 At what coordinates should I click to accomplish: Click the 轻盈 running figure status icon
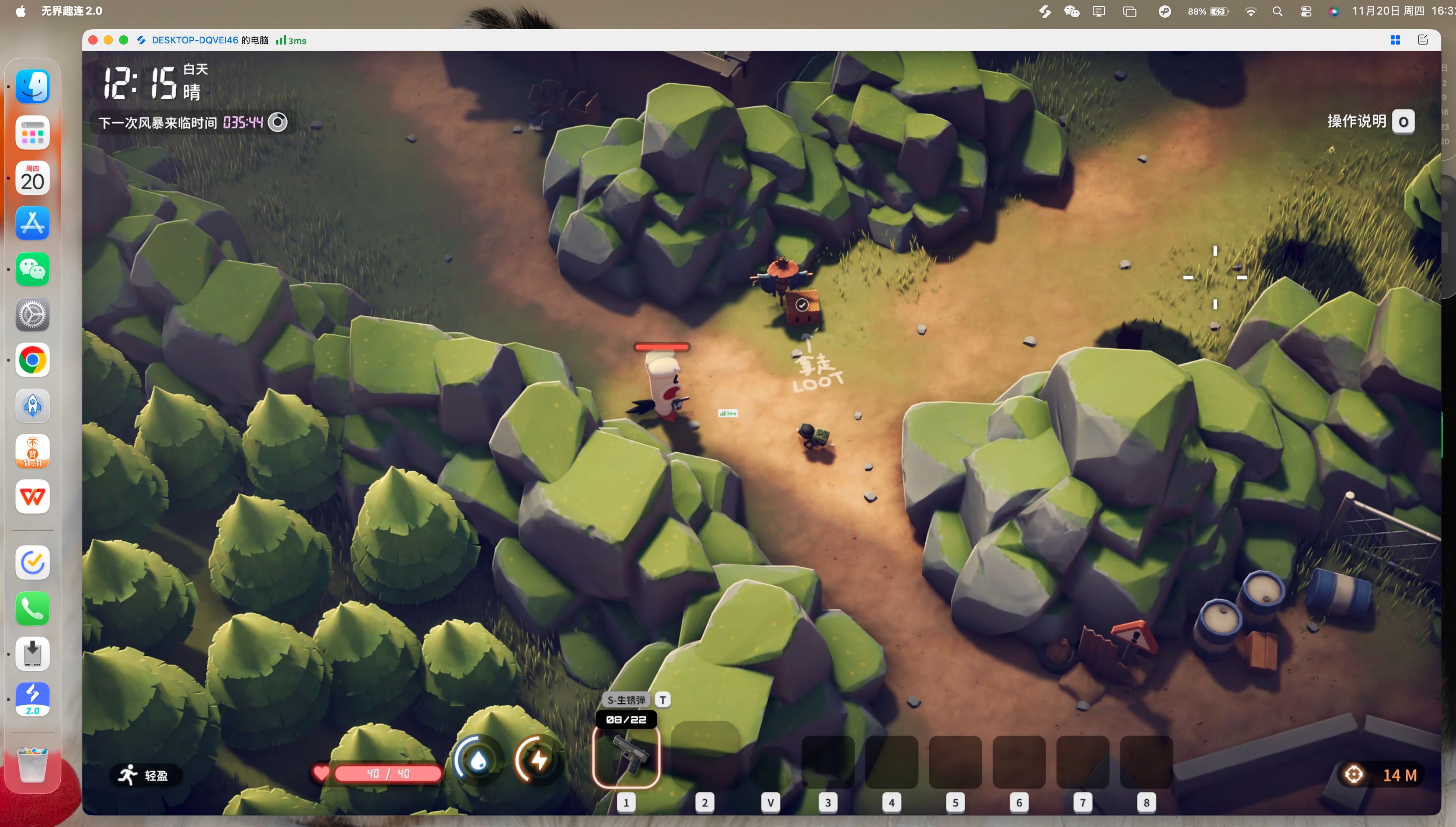click(x=128, y=775)
